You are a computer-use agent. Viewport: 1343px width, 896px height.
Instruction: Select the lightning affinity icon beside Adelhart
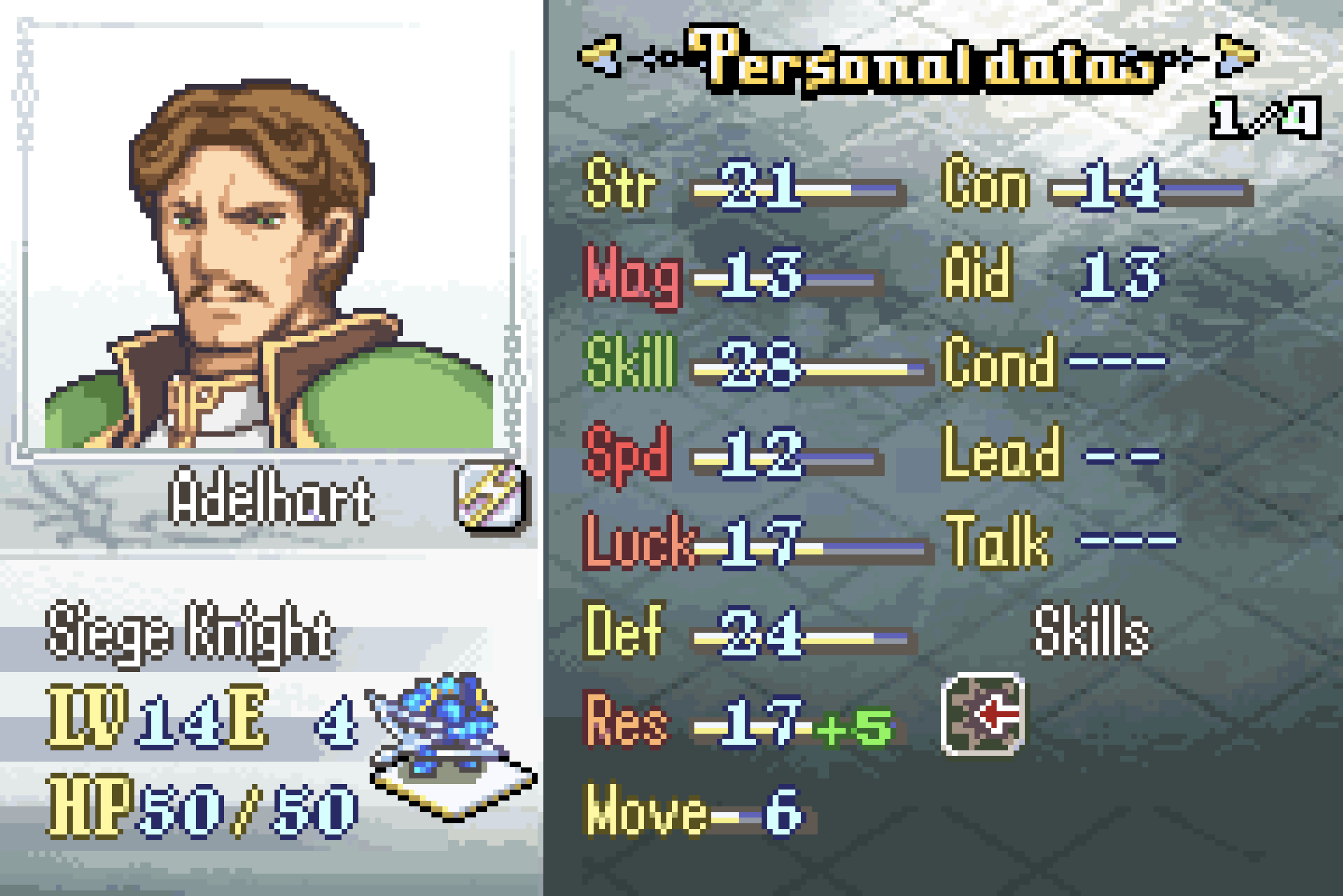pyautogui.click(x=491, y=495)
